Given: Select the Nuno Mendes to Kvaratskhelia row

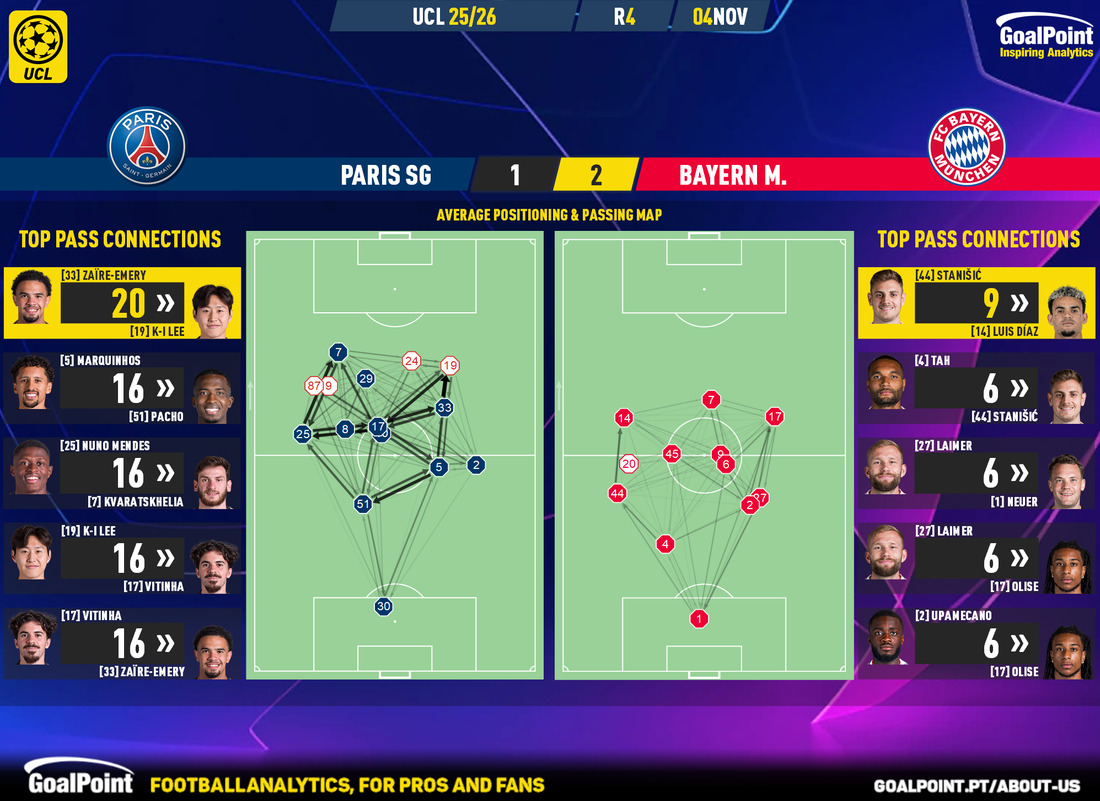Looking at the screenshot, I should click(122, 473).
